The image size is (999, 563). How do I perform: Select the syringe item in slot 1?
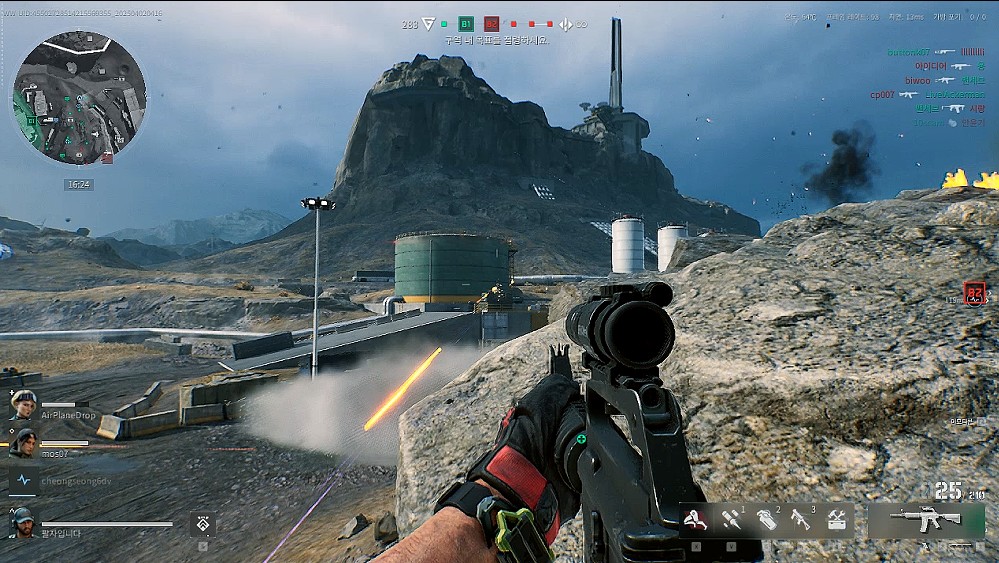731,520
